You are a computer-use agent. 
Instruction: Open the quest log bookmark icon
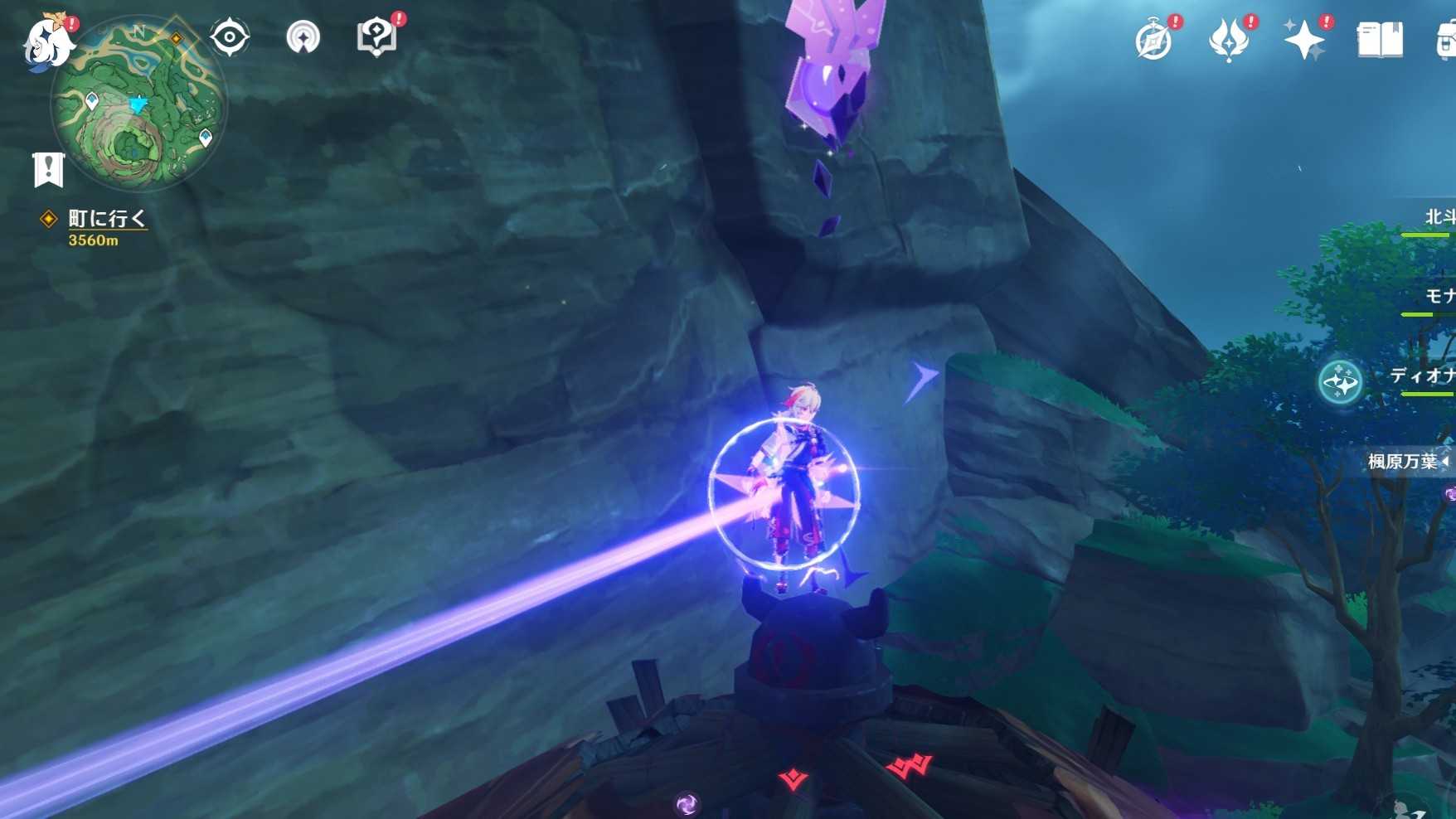tap(49, 169)
